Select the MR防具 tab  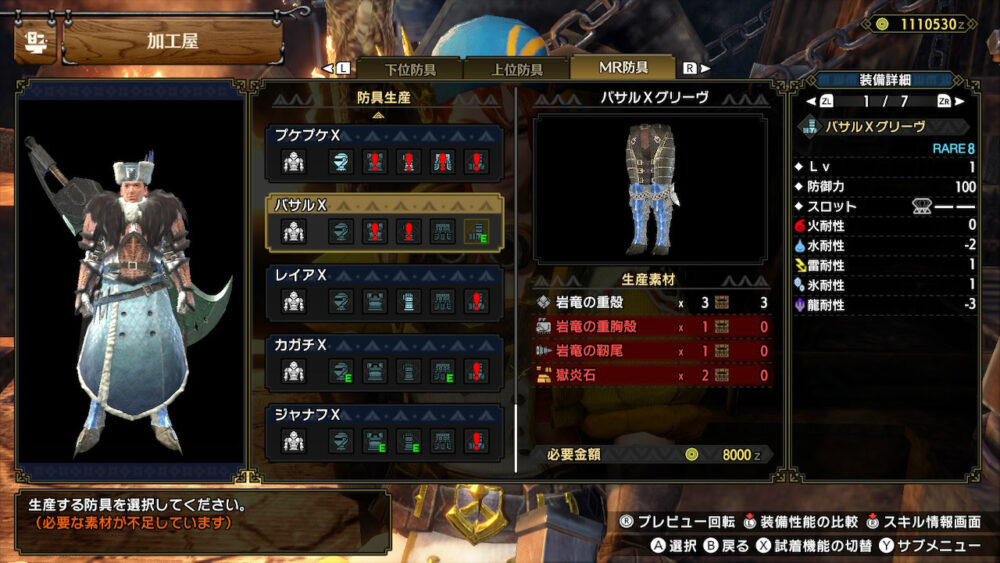[x=622, y=68]
